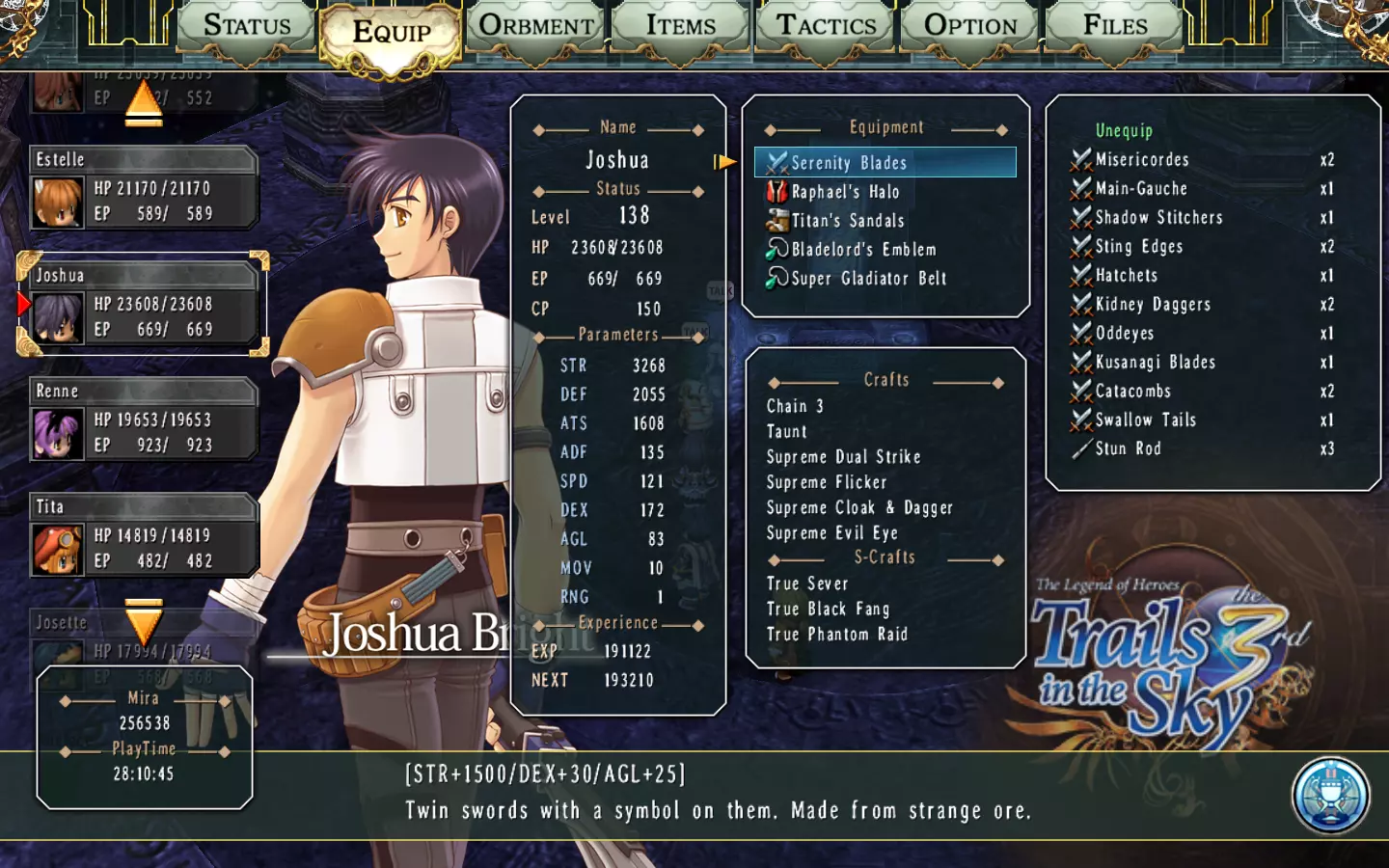Click the round blue emblem button
1389x868 pixels.
[1330, 796]
